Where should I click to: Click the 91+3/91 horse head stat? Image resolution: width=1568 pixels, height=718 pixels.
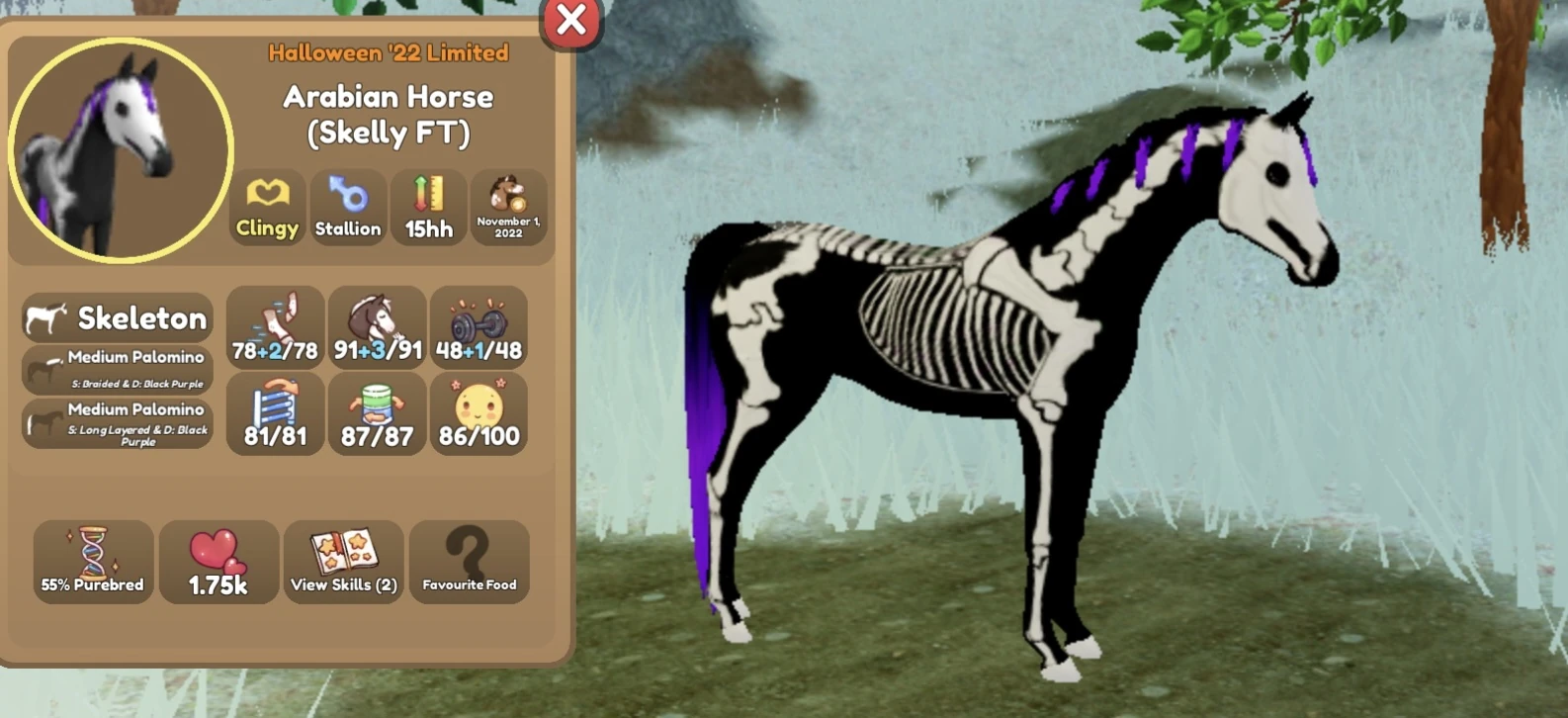tap(377, 326)
